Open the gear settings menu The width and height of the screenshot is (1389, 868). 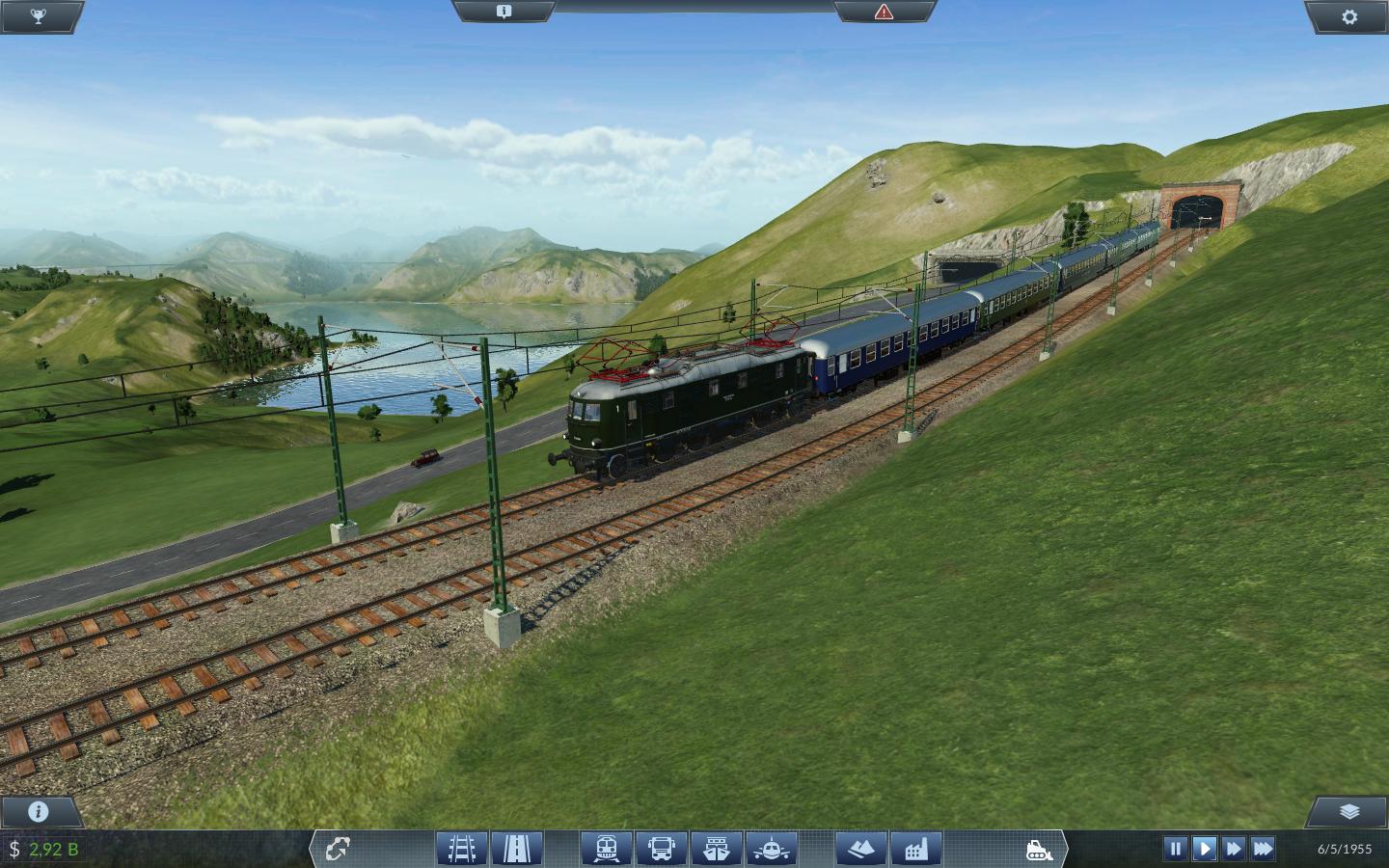pos(1349,16)
